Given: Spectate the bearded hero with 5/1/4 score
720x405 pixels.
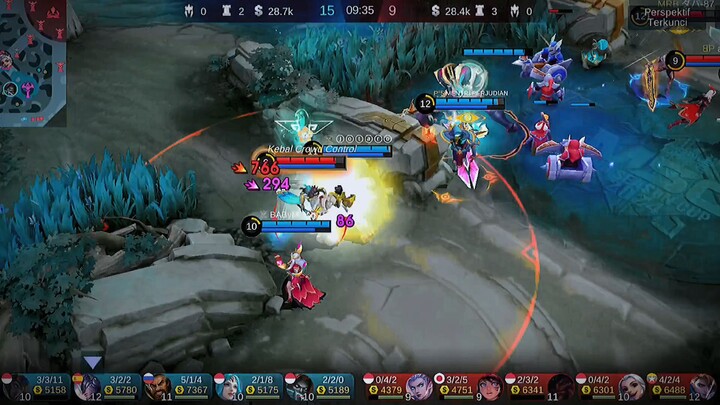Looking at the screenshot, I should (178, 386).
